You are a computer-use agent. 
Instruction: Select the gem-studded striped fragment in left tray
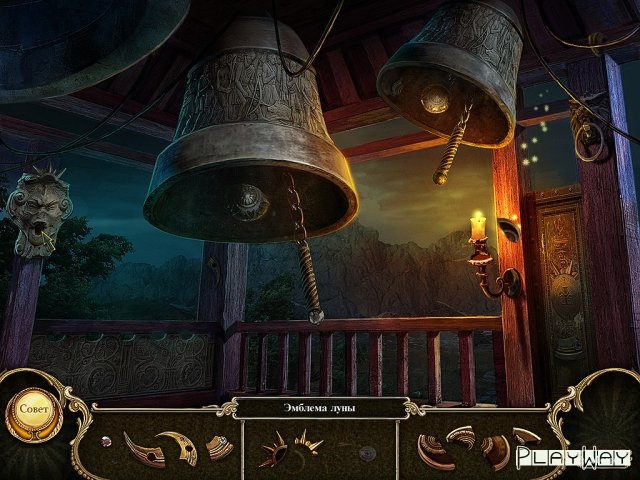point(219,446)
